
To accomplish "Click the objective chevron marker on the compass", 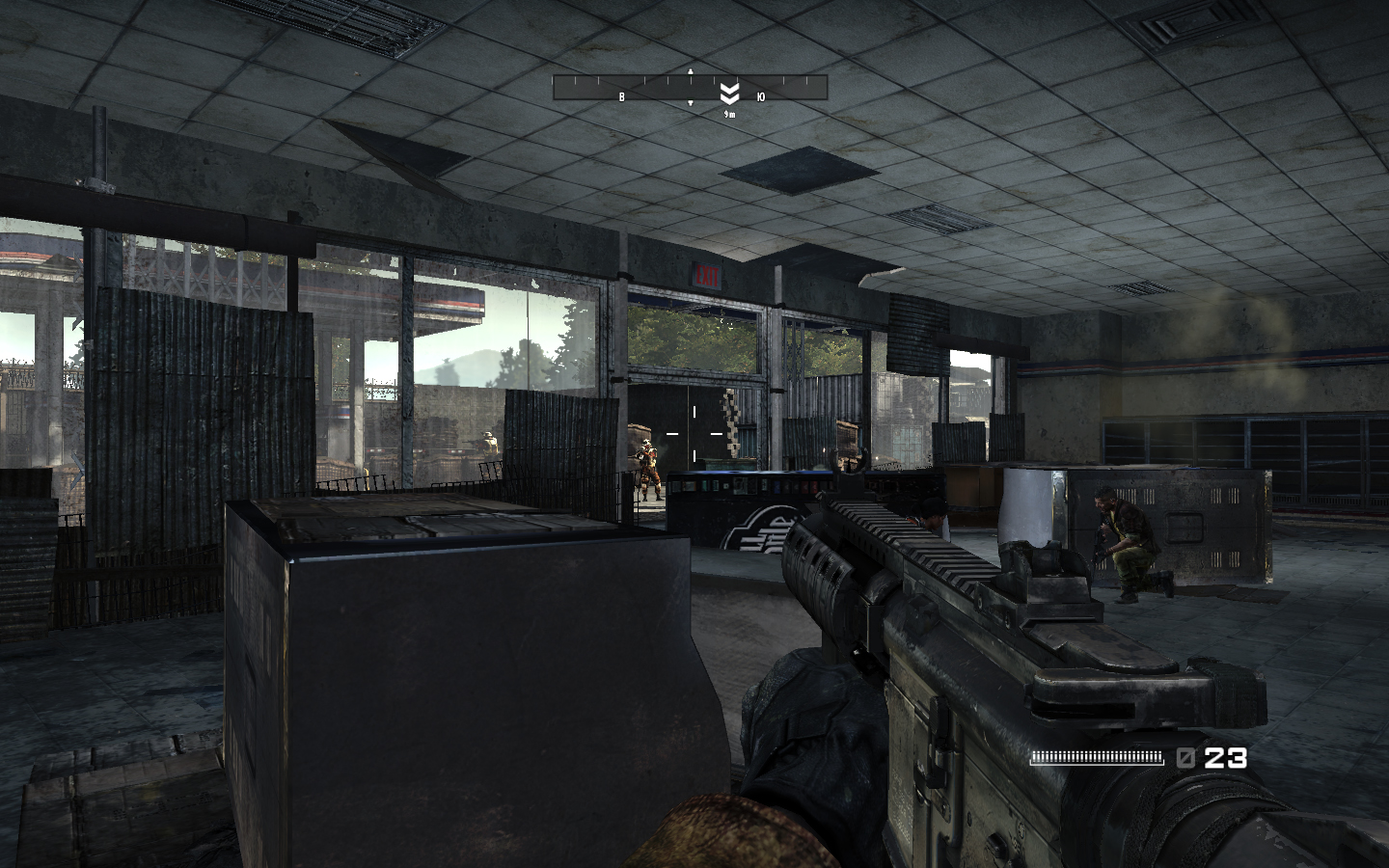I will 730,93.
